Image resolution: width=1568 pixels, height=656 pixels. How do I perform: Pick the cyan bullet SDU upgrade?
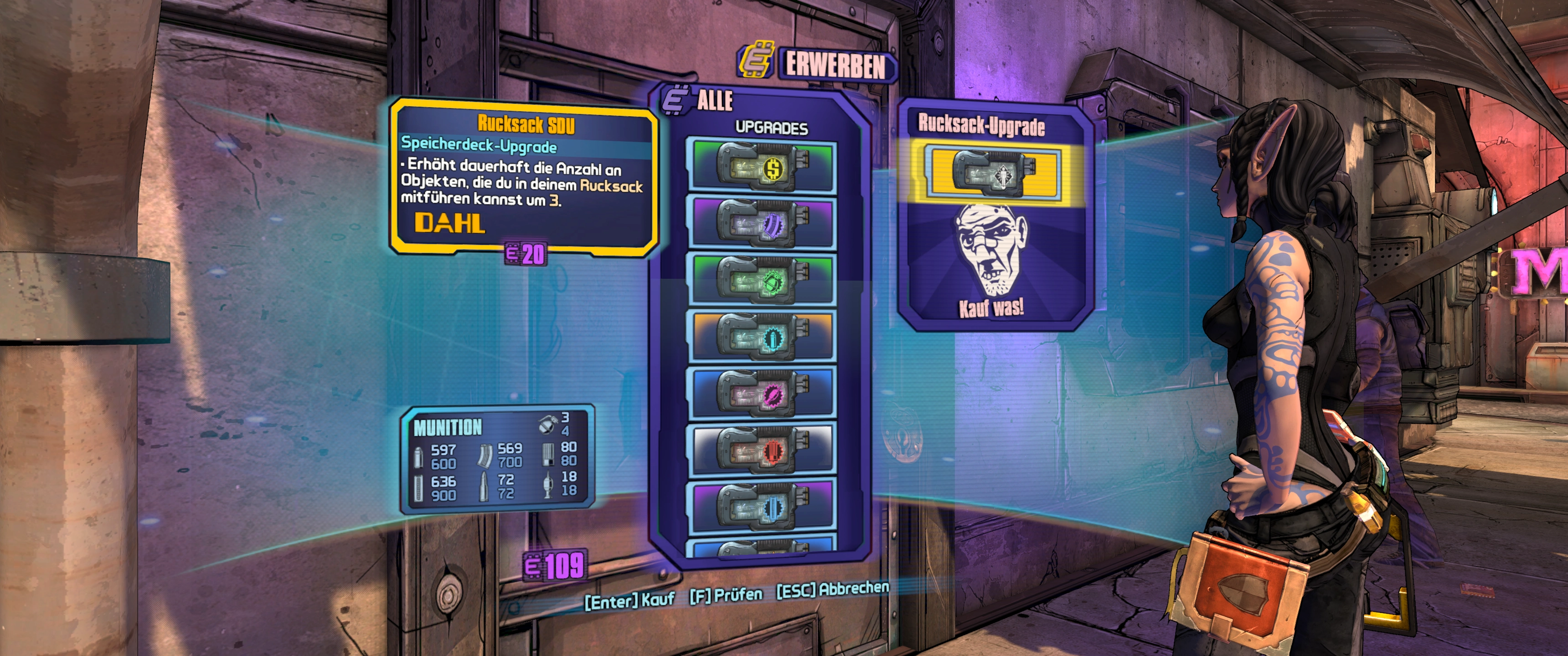[x=762, y=336]
